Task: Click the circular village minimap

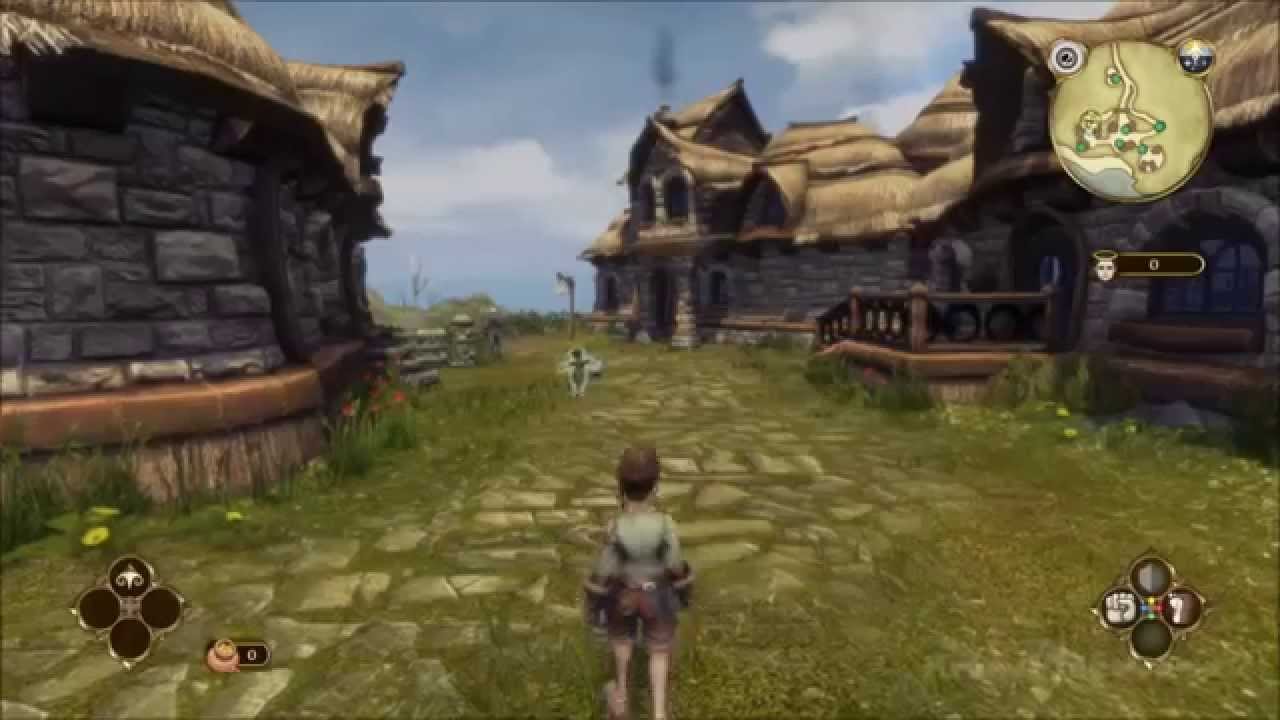Action: coord(1131,121)
